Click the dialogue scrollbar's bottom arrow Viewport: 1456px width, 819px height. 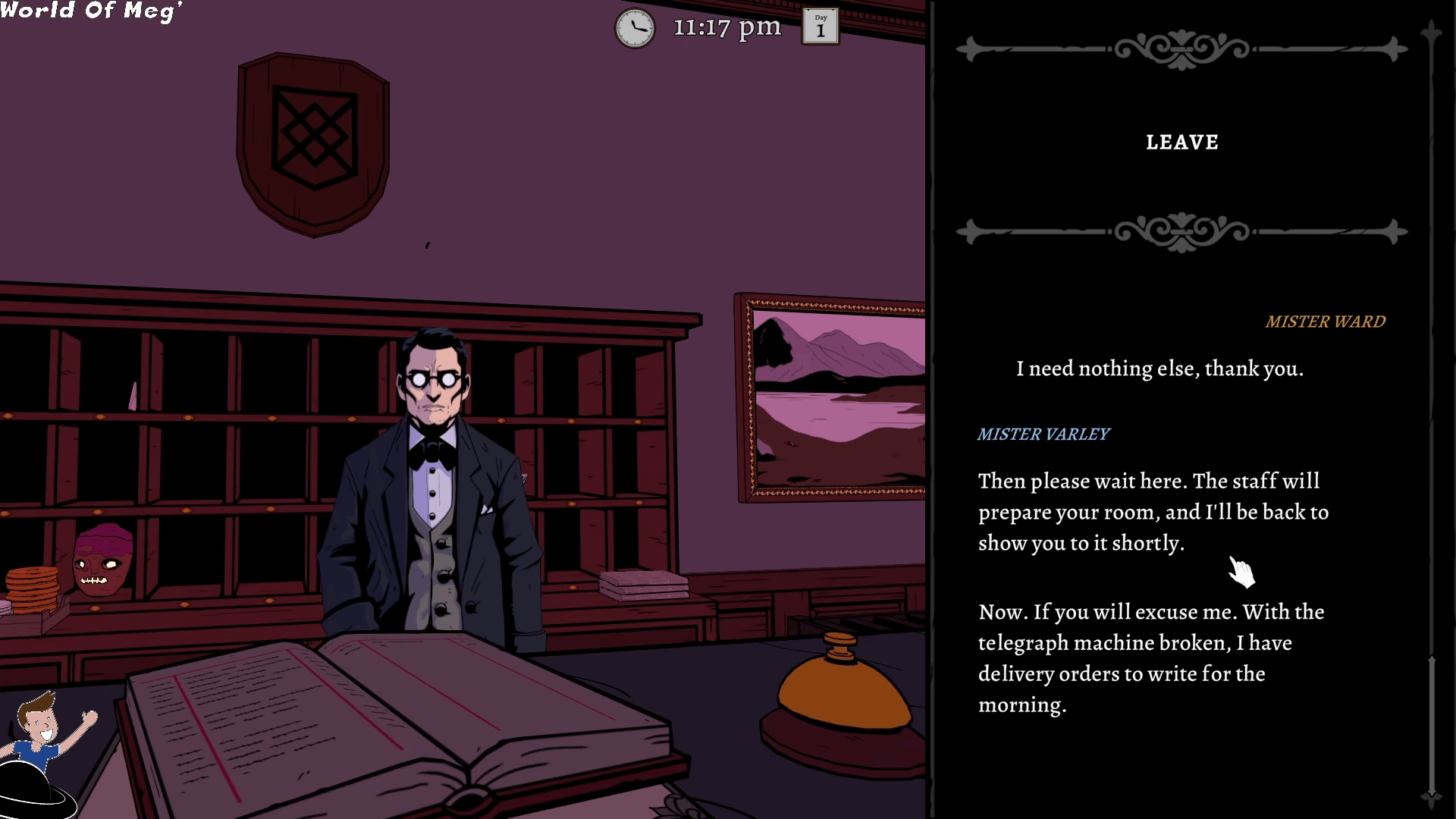point(1431,795)
